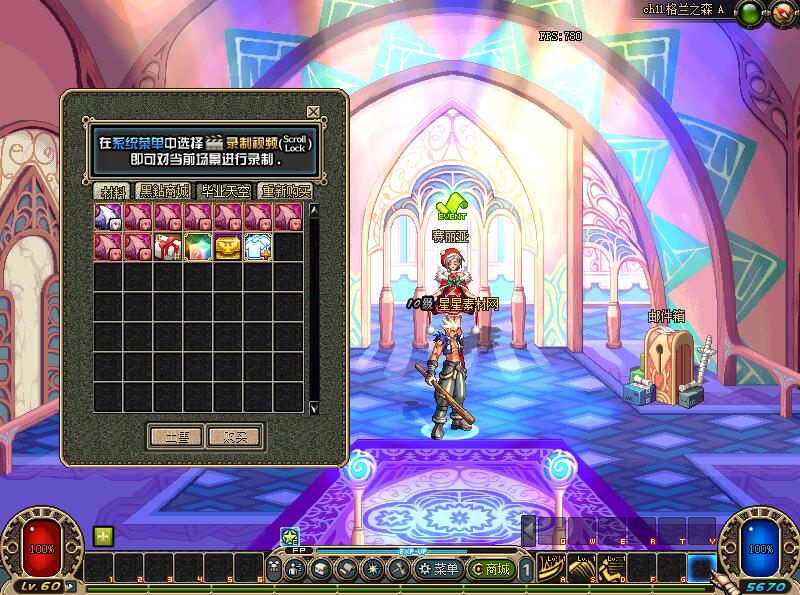This screenshot has width=800, height=595.
Task: Open the 黑钻商城 tab
Action: (164, 191)
